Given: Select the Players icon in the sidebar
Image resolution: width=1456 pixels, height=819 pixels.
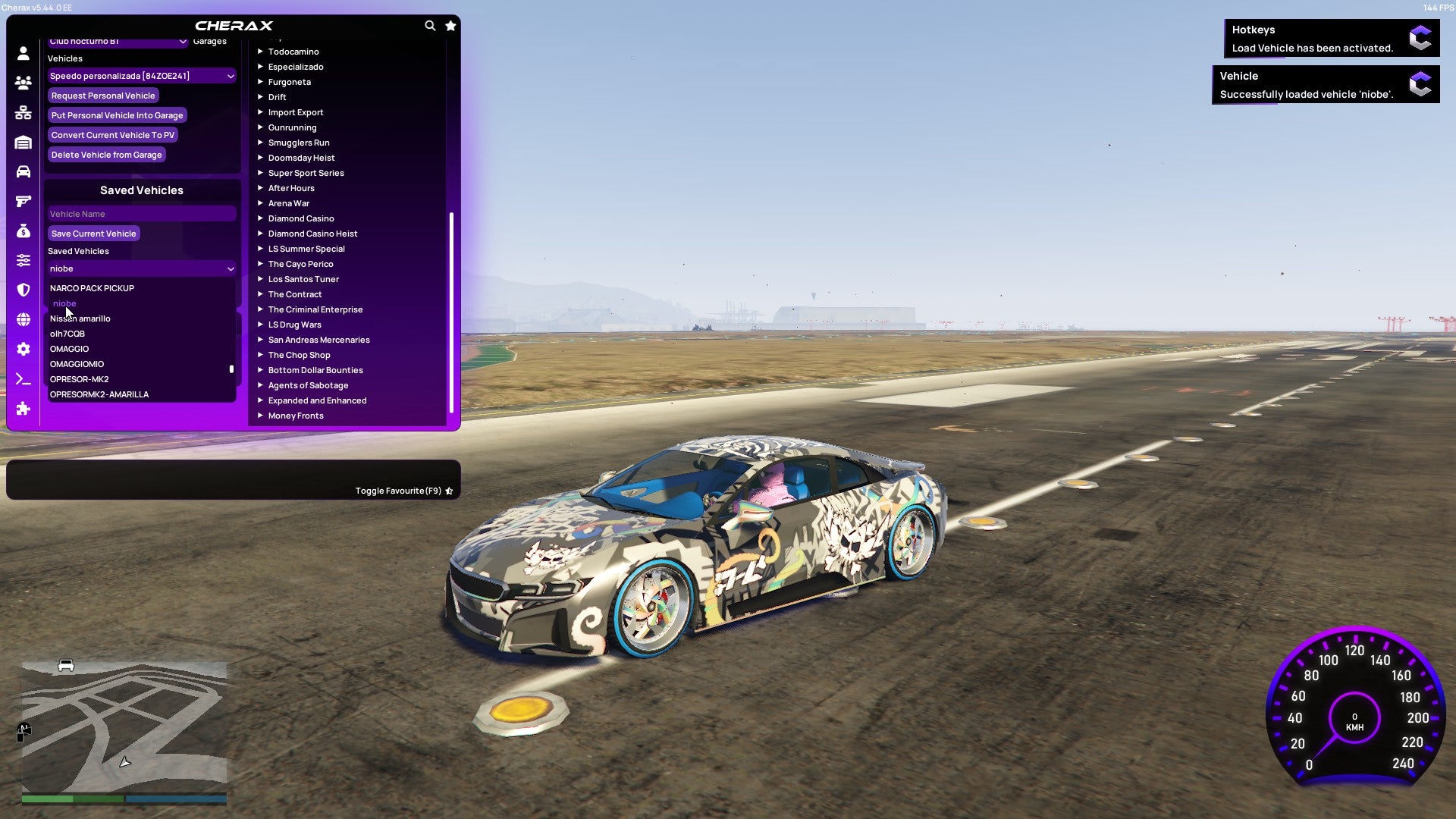Looking at the screenshot, I should pos(23,83).
